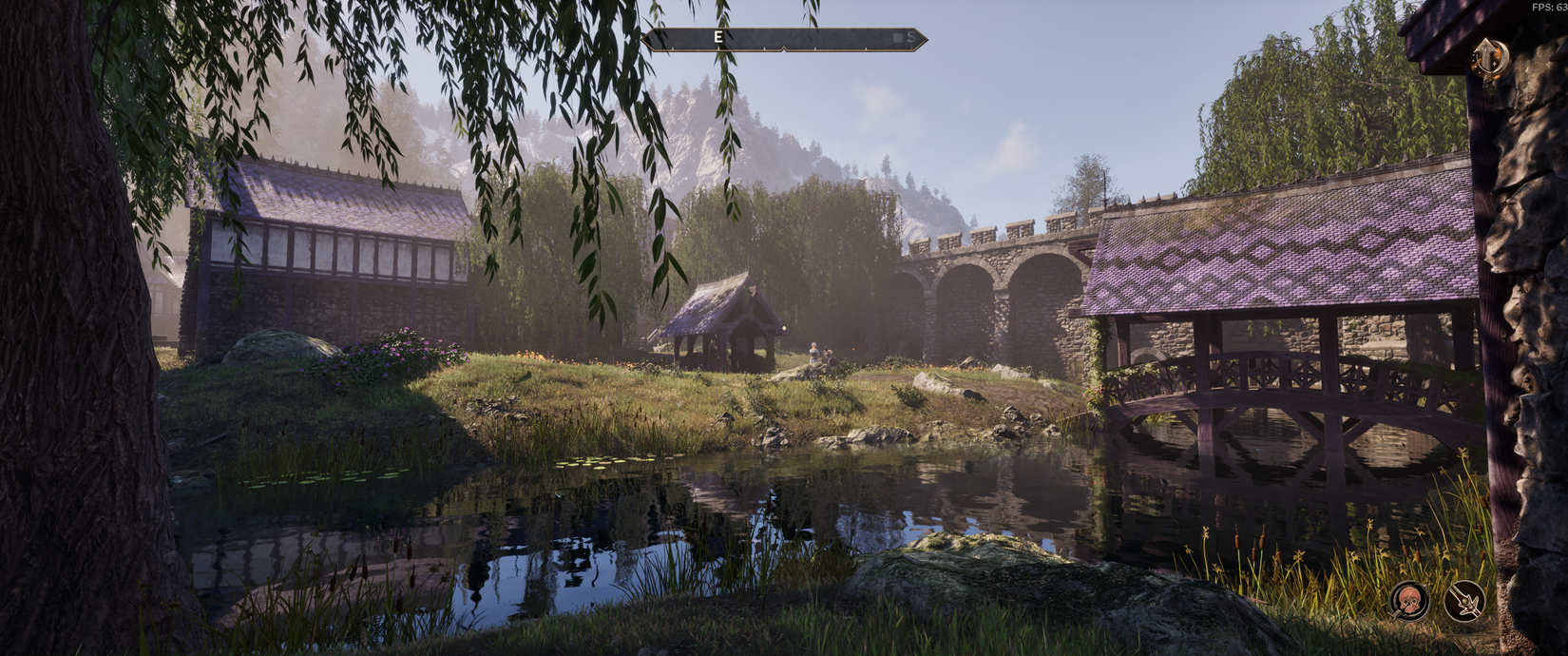Click the compass bar showing East
The height and width of the screenshot is (656, 1568).
tap(784, 38)
